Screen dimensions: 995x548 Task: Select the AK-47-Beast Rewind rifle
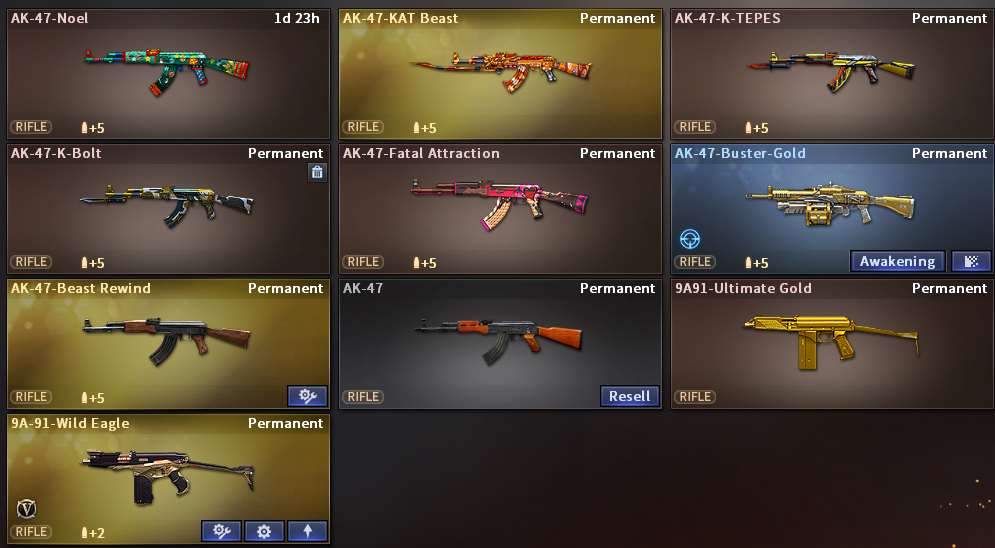pos(167,340)
